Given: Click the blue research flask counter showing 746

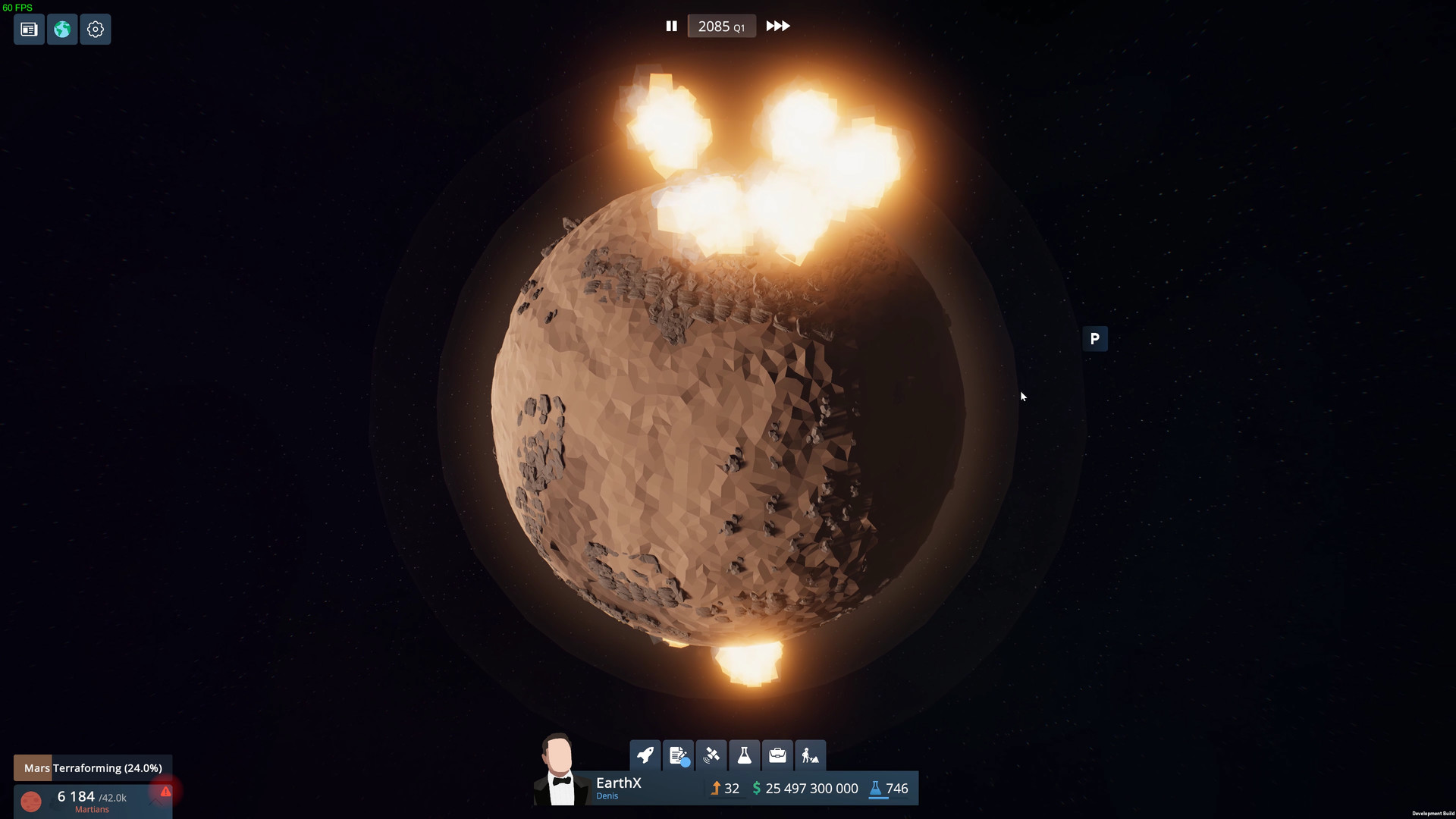Looking at the screenshot, I should 889,789.
